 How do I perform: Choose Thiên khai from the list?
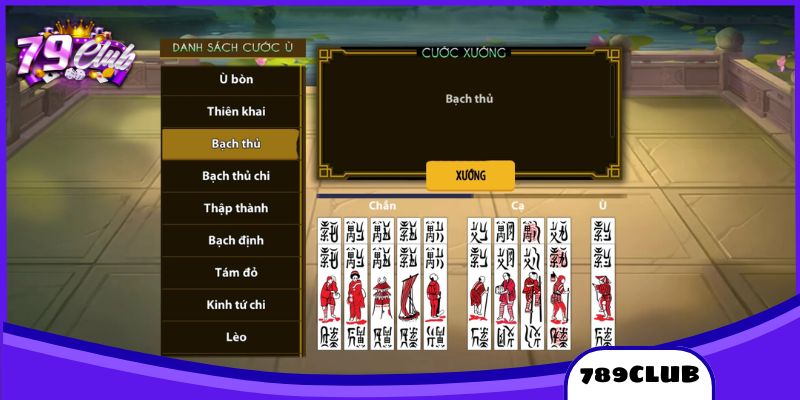pos(230,111)
